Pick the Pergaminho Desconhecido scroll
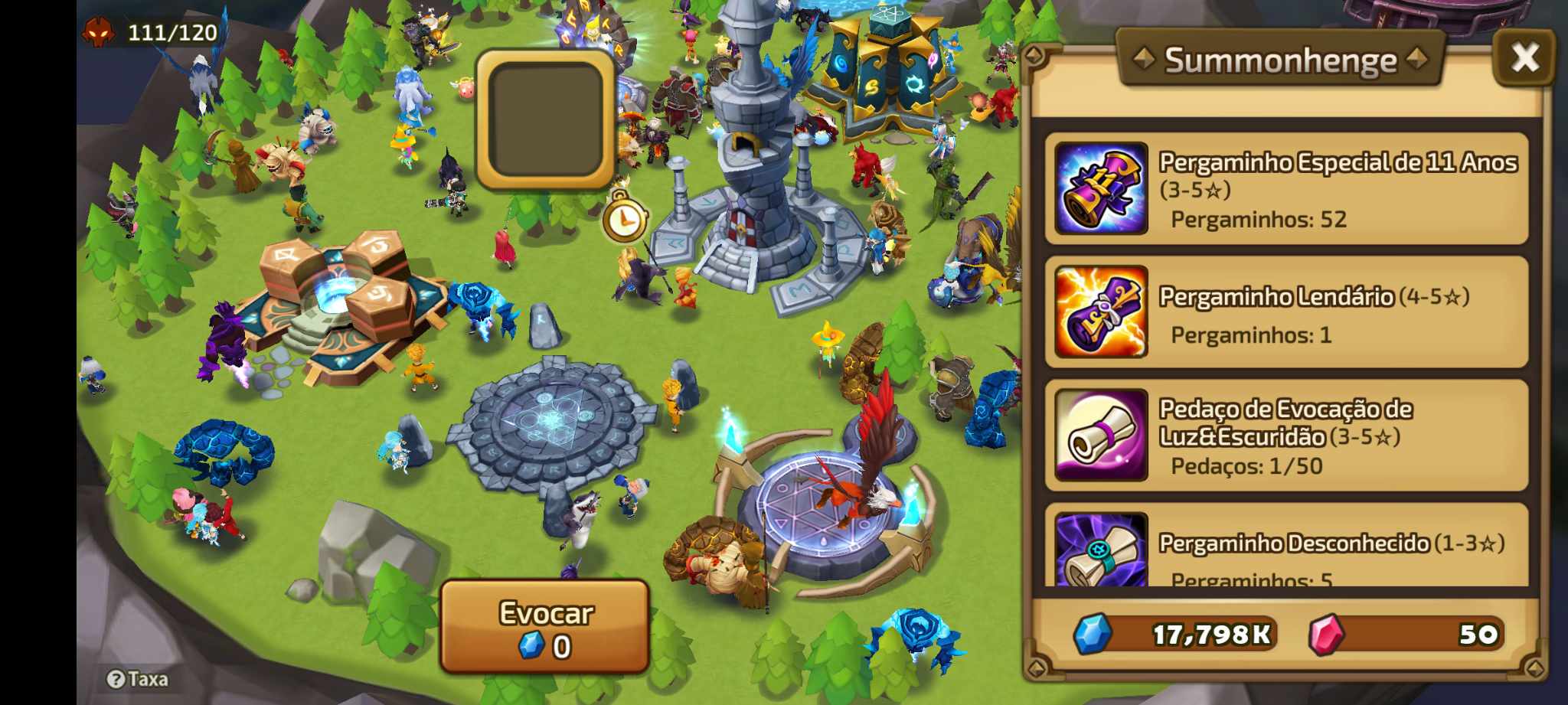 point(1286,550)
